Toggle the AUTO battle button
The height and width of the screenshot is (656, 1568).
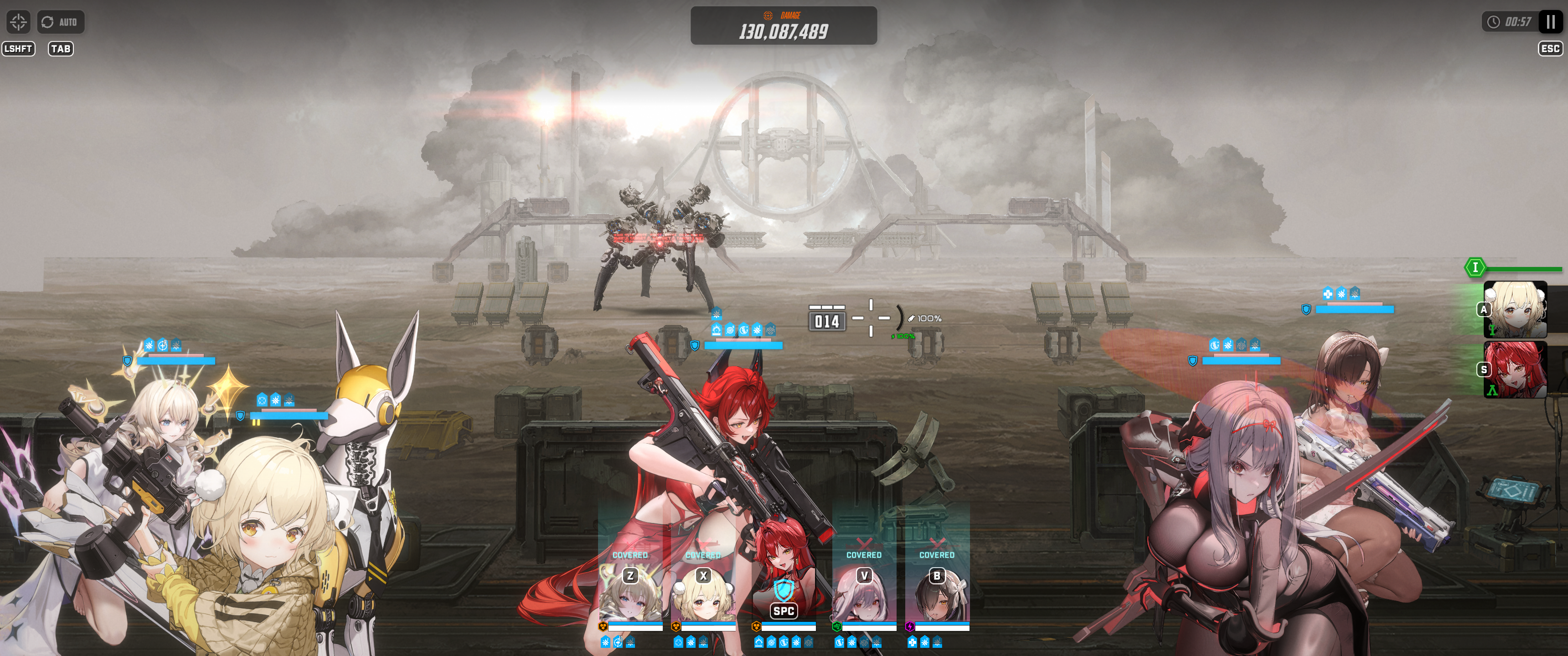pos(60,22)
